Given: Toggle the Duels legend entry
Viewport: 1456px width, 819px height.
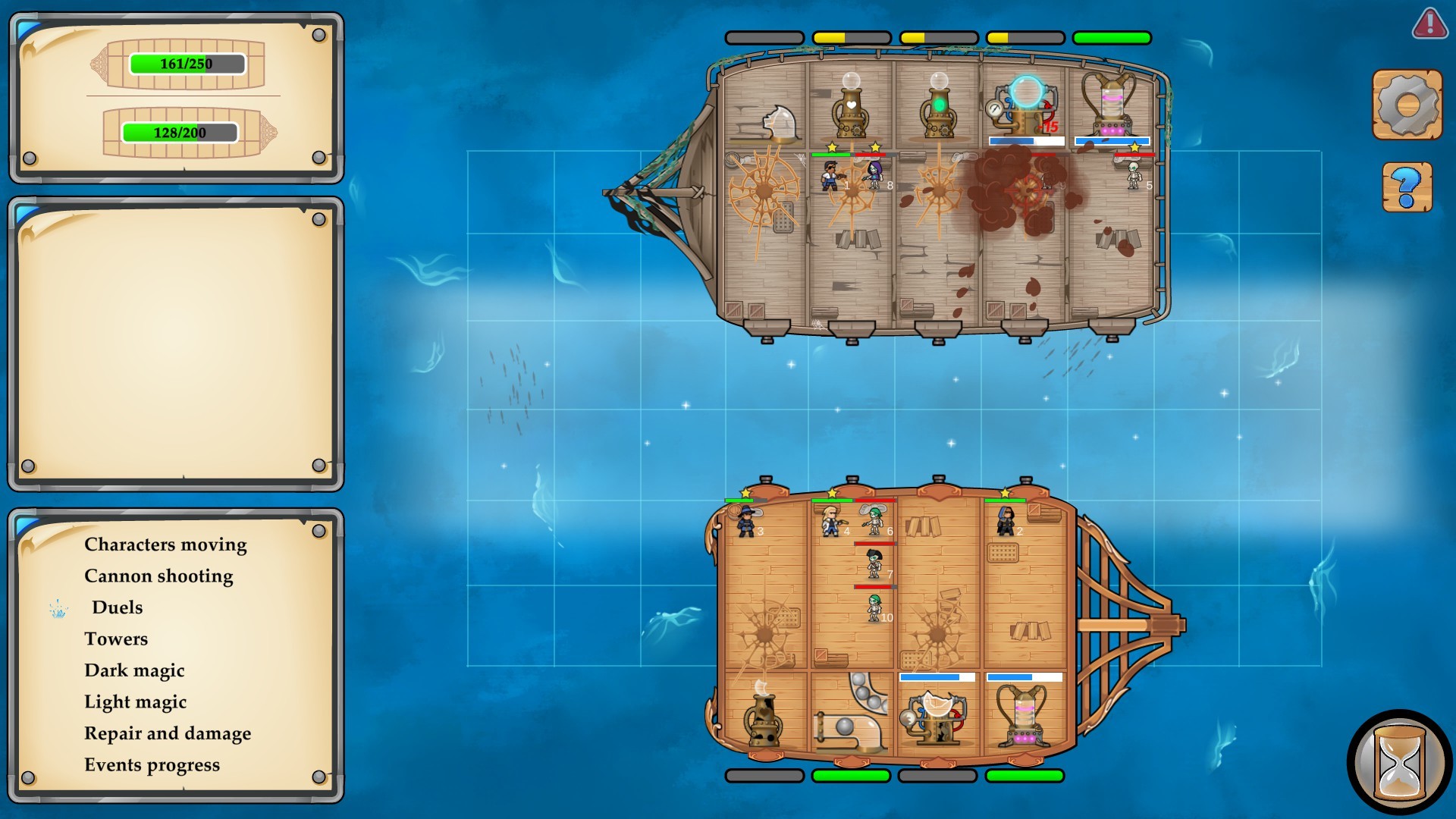Looking at the screenshot, I should pos(117,607).
